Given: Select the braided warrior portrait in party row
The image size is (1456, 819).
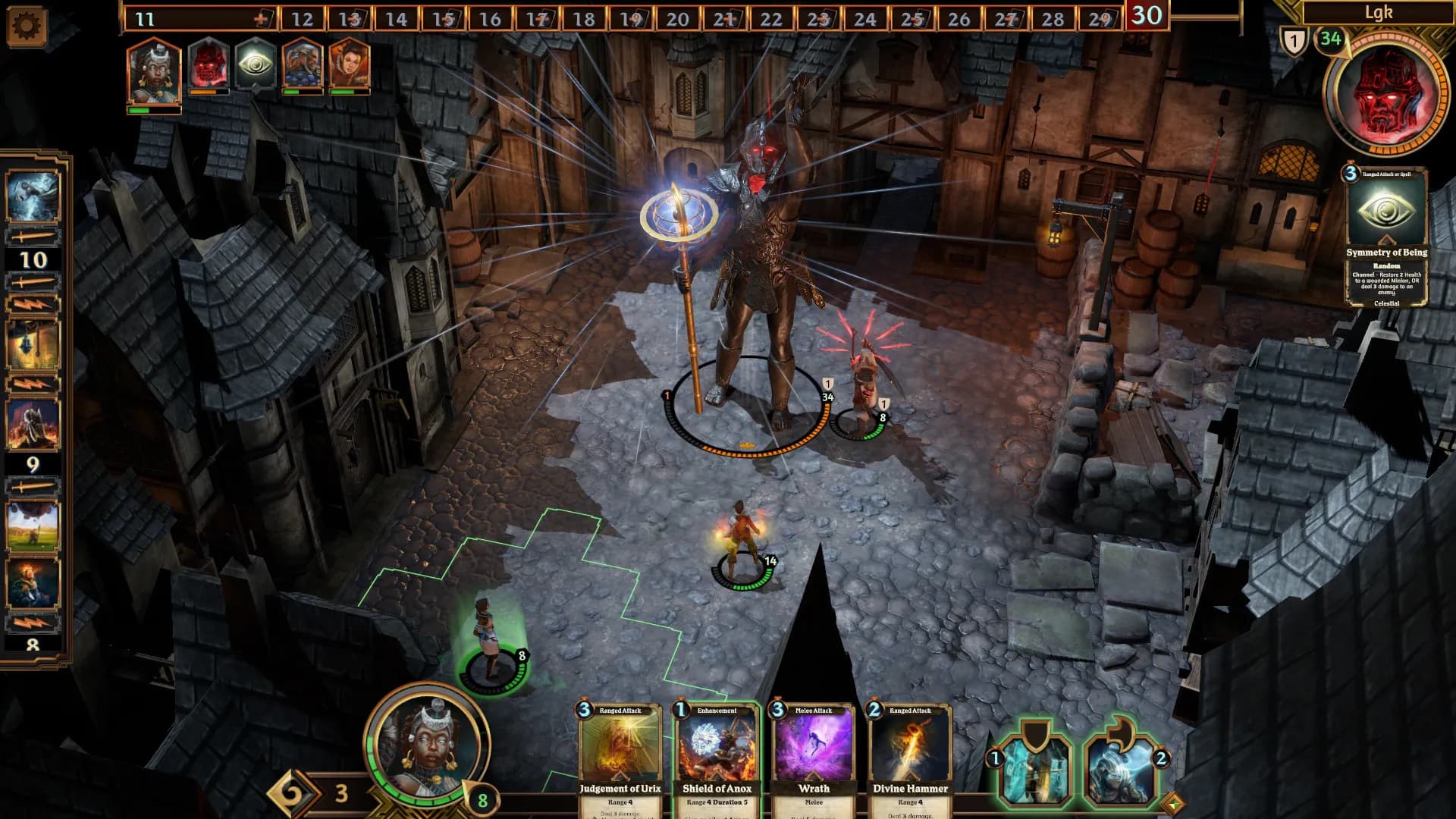Looking at the screenshot, I should coord(302,67).
